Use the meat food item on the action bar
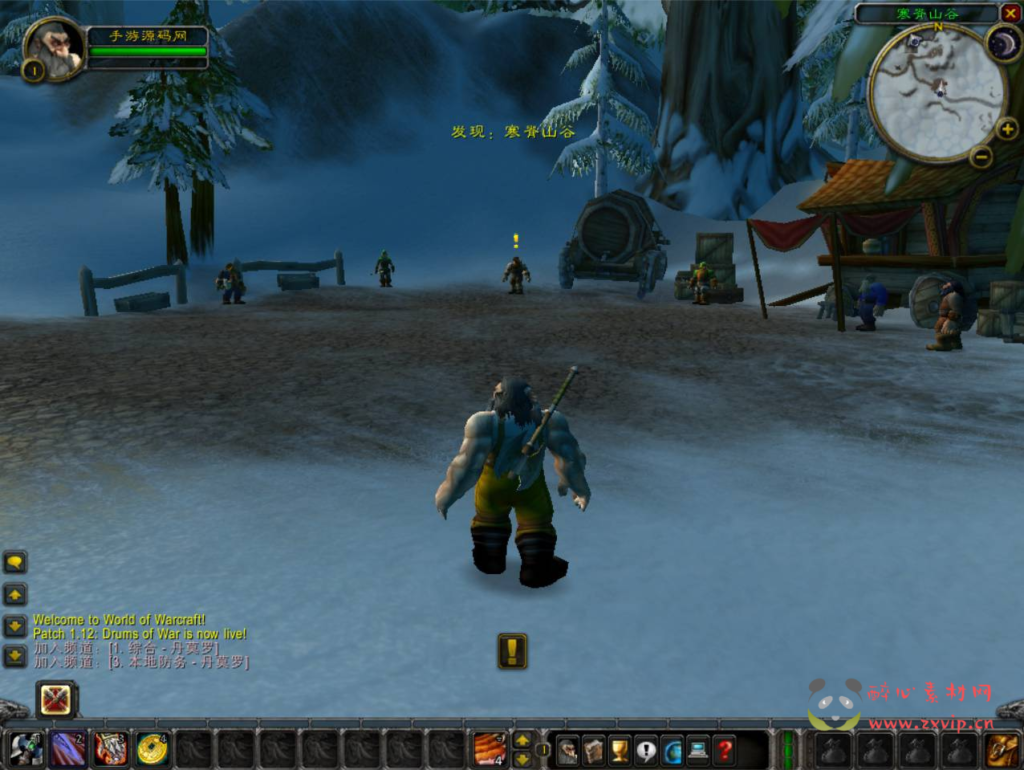This screenshot has width=1024, height=770. coord(490,749)
